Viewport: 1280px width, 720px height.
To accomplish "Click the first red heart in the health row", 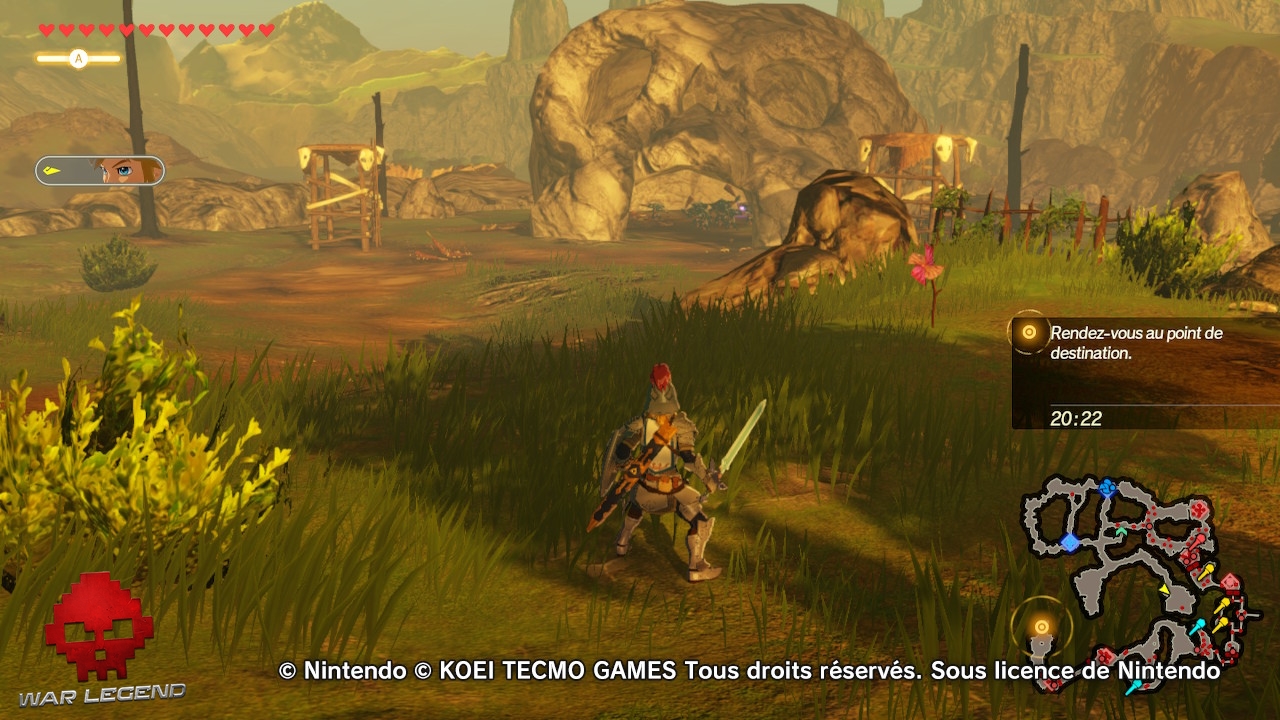I will pos(44,30).
